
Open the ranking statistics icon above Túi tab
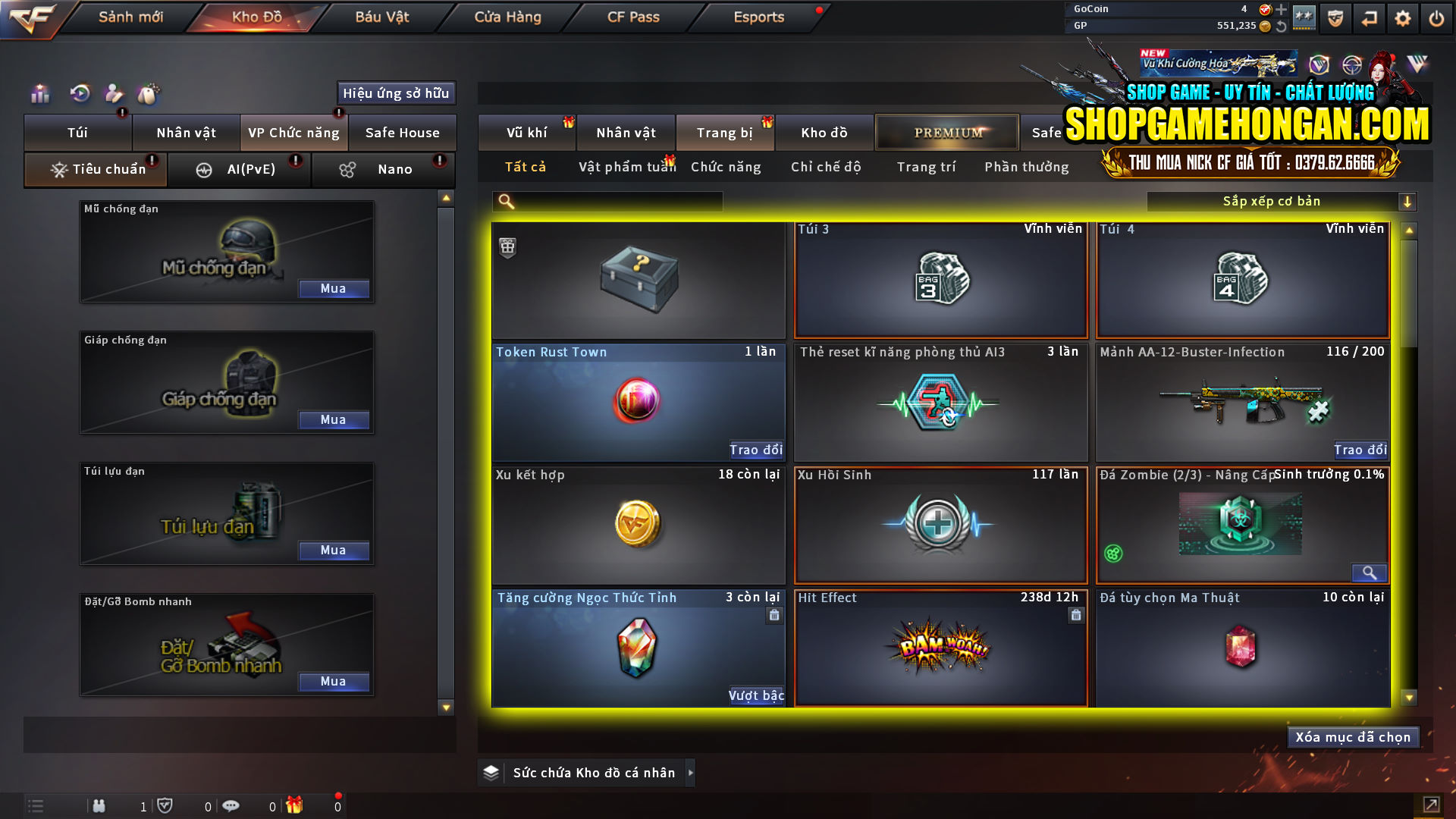pyautogui.click(x=39, y=93)
